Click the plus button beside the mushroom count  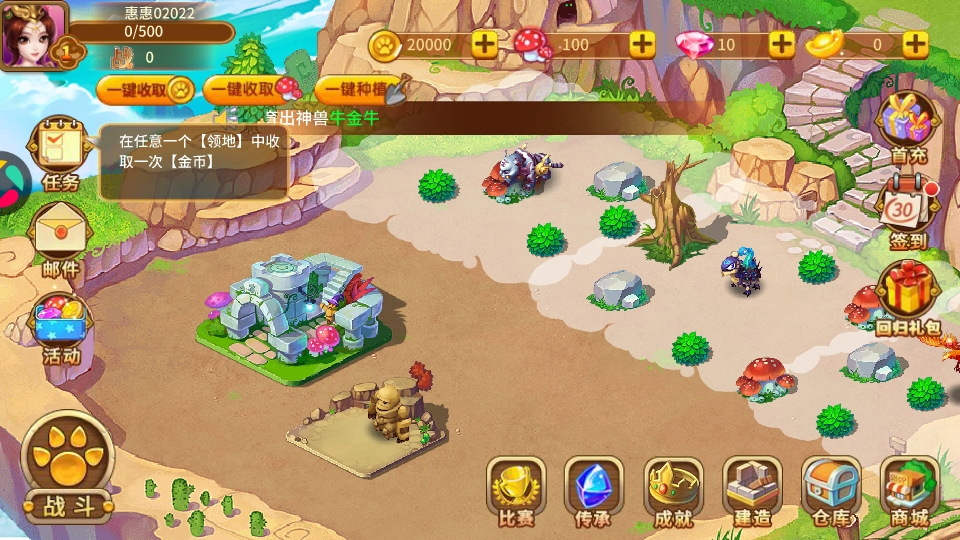pyautogui.click(x=642, y=44)
